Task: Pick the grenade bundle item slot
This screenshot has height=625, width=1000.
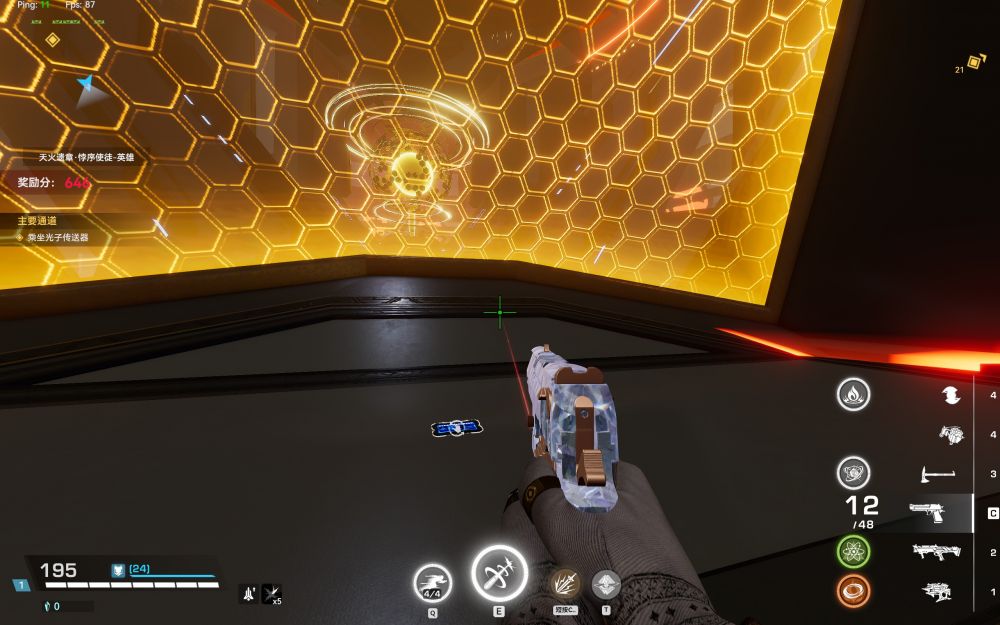Action: tap(950, 434)
